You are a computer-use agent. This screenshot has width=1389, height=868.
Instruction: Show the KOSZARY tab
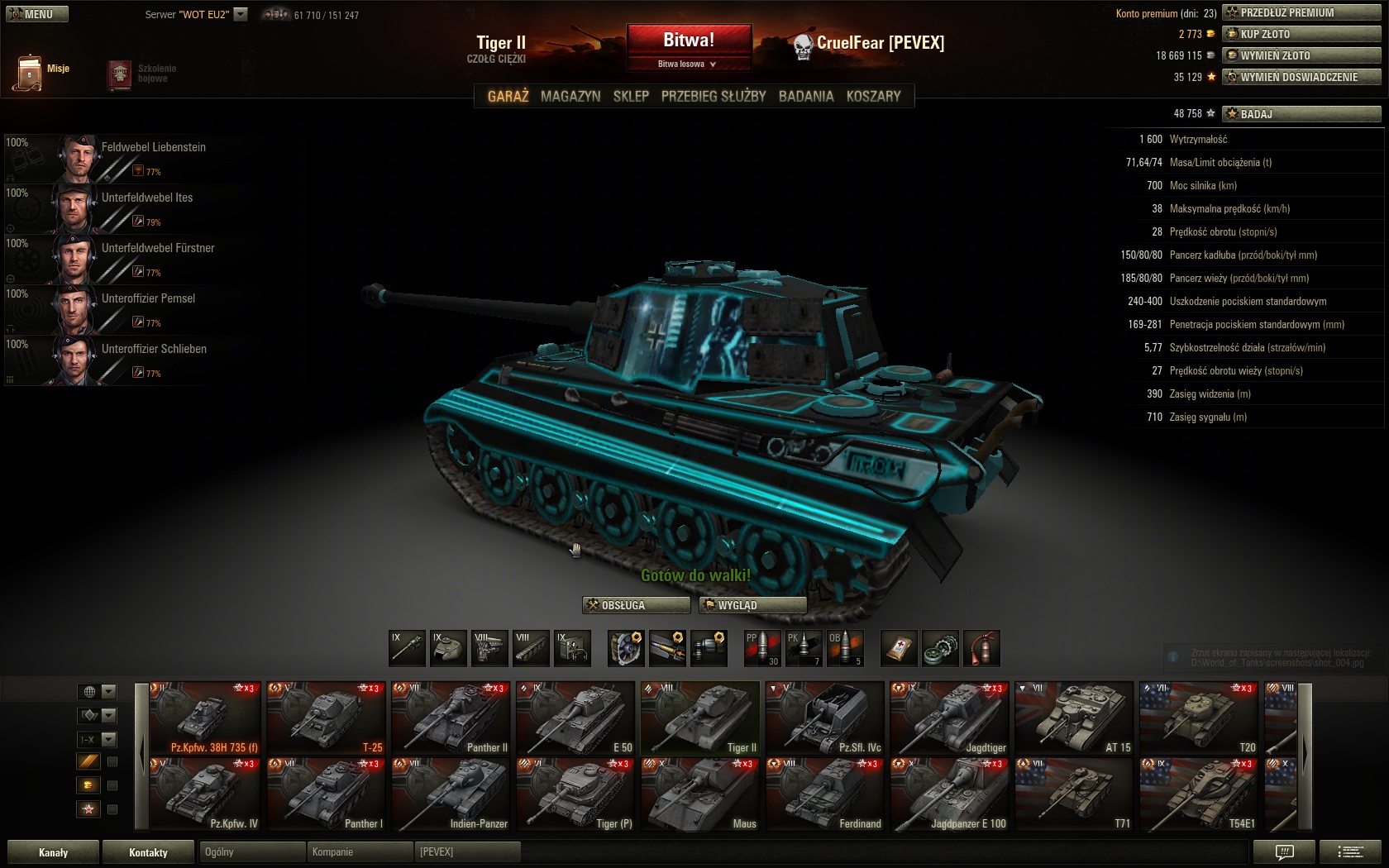pos(873,96)
